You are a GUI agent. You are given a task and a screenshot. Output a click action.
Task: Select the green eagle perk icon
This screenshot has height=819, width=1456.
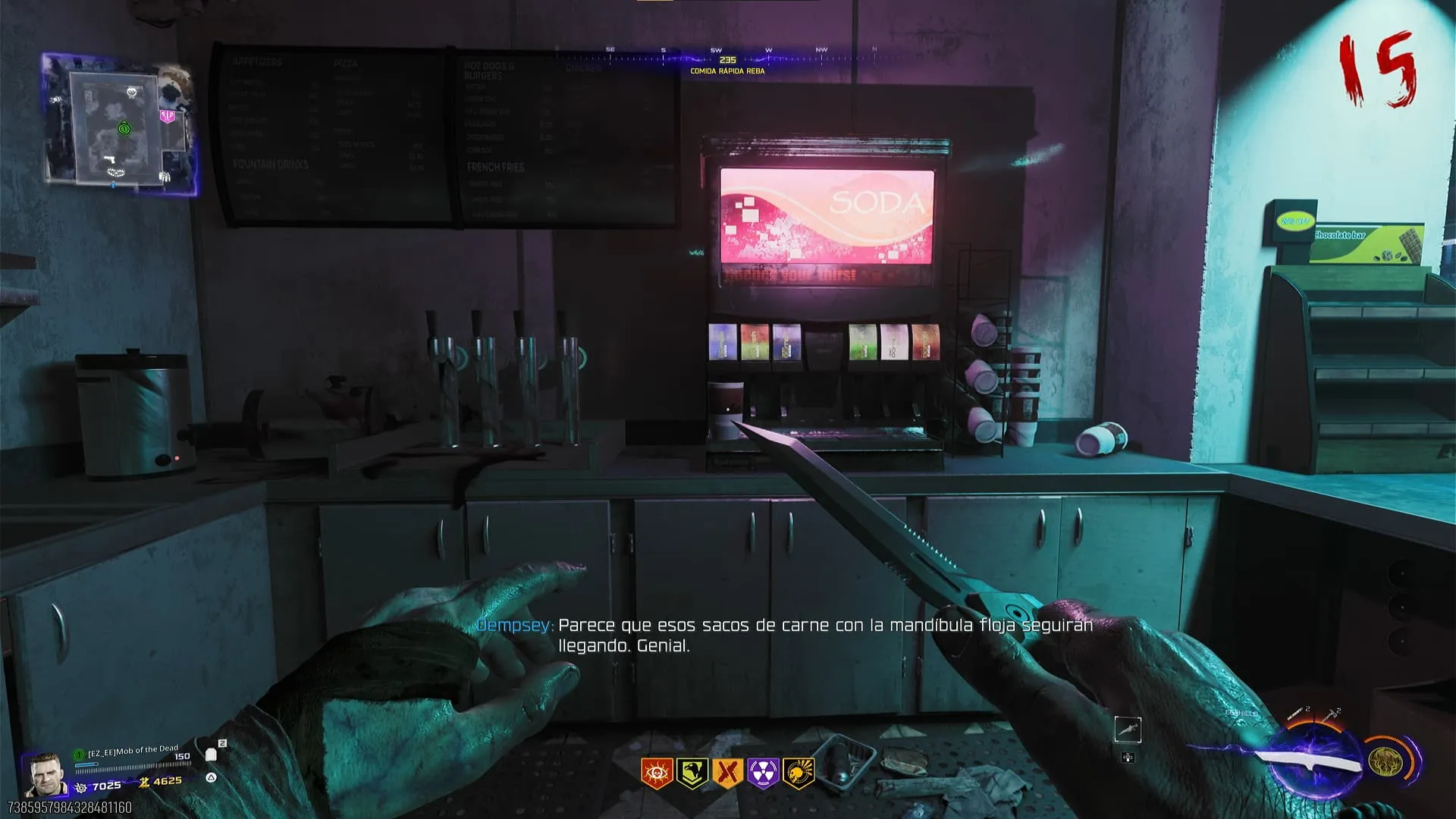(692, 773)
